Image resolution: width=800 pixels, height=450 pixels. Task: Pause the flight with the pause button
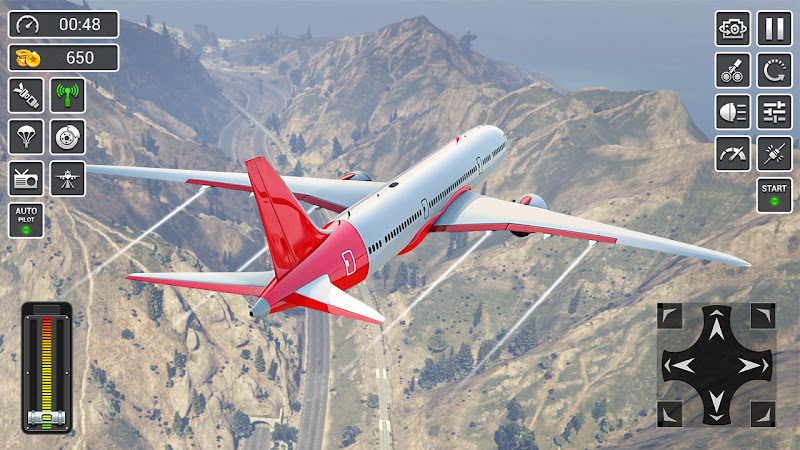[774, 28]
